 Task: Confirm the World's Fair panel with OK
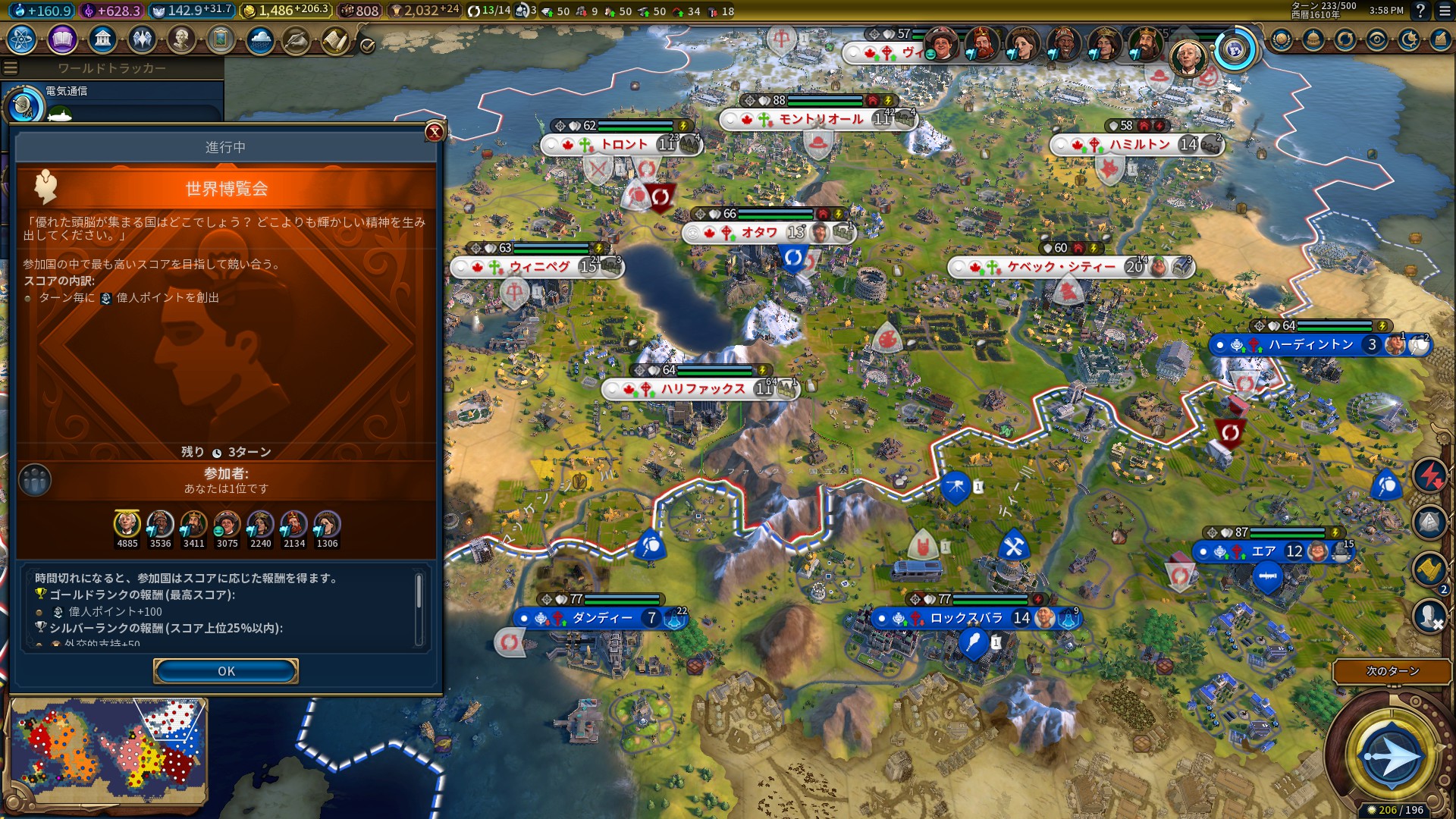pos(226,671)
